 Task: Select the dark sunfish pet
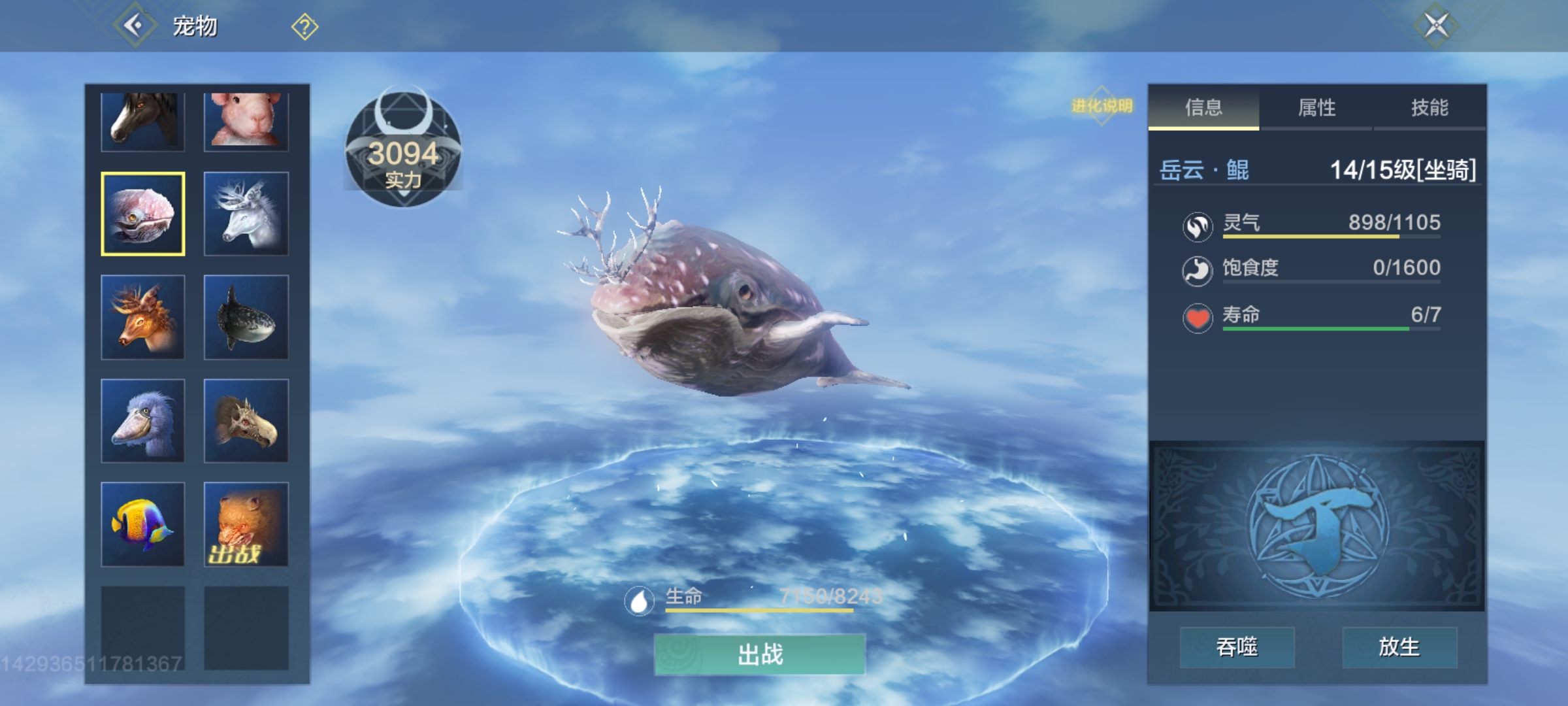(x=246, y=317)
